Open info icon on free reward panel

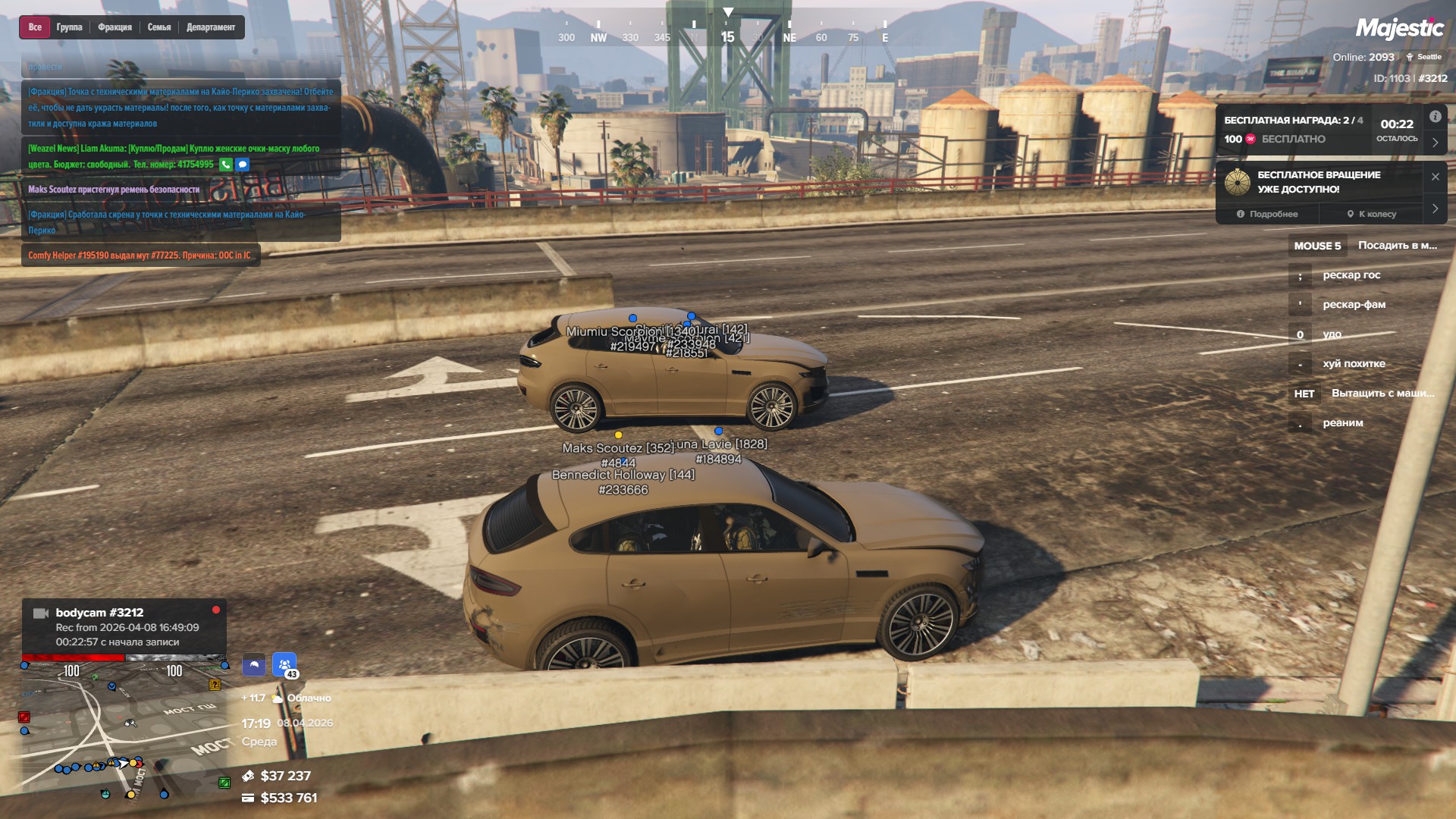click(1435, 117)
